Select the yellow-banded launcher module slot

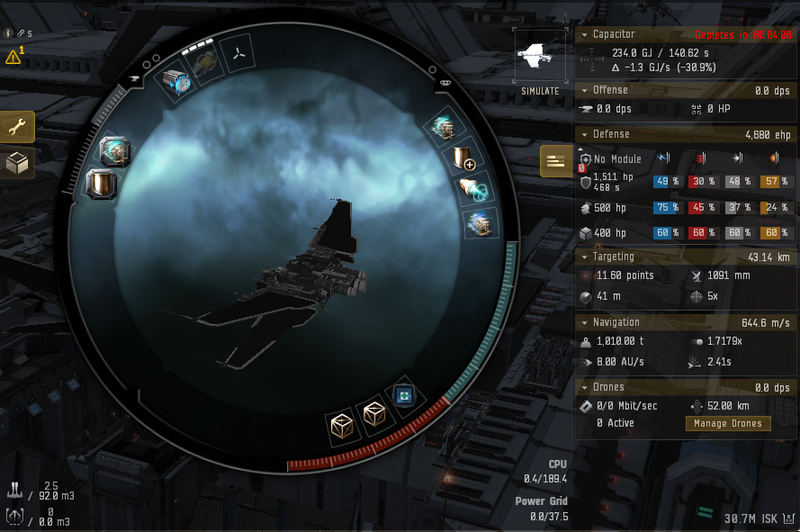pyautogui.click(x=207, y=65)
